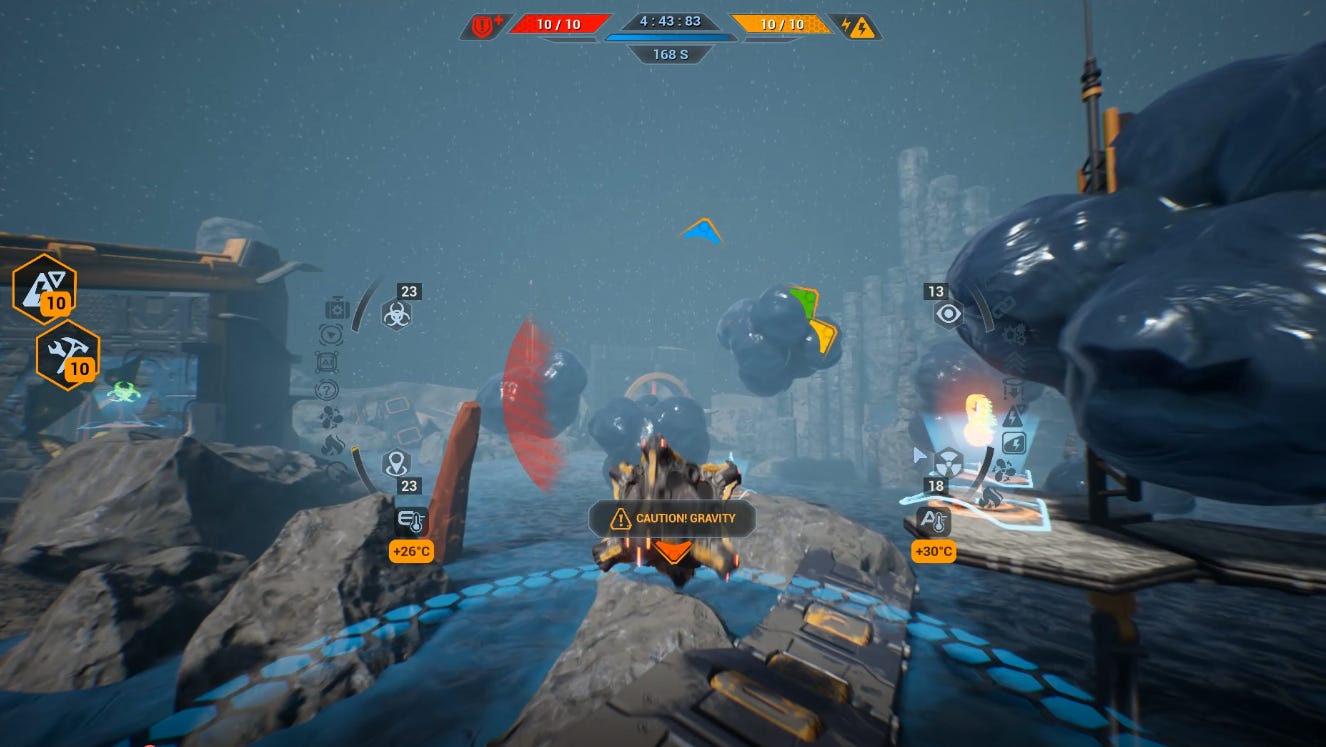The width and height of the screenshot is (1326, 747).
Task: Select the lightning triangle icon in right arc
Action: (x=1013, y=416)
